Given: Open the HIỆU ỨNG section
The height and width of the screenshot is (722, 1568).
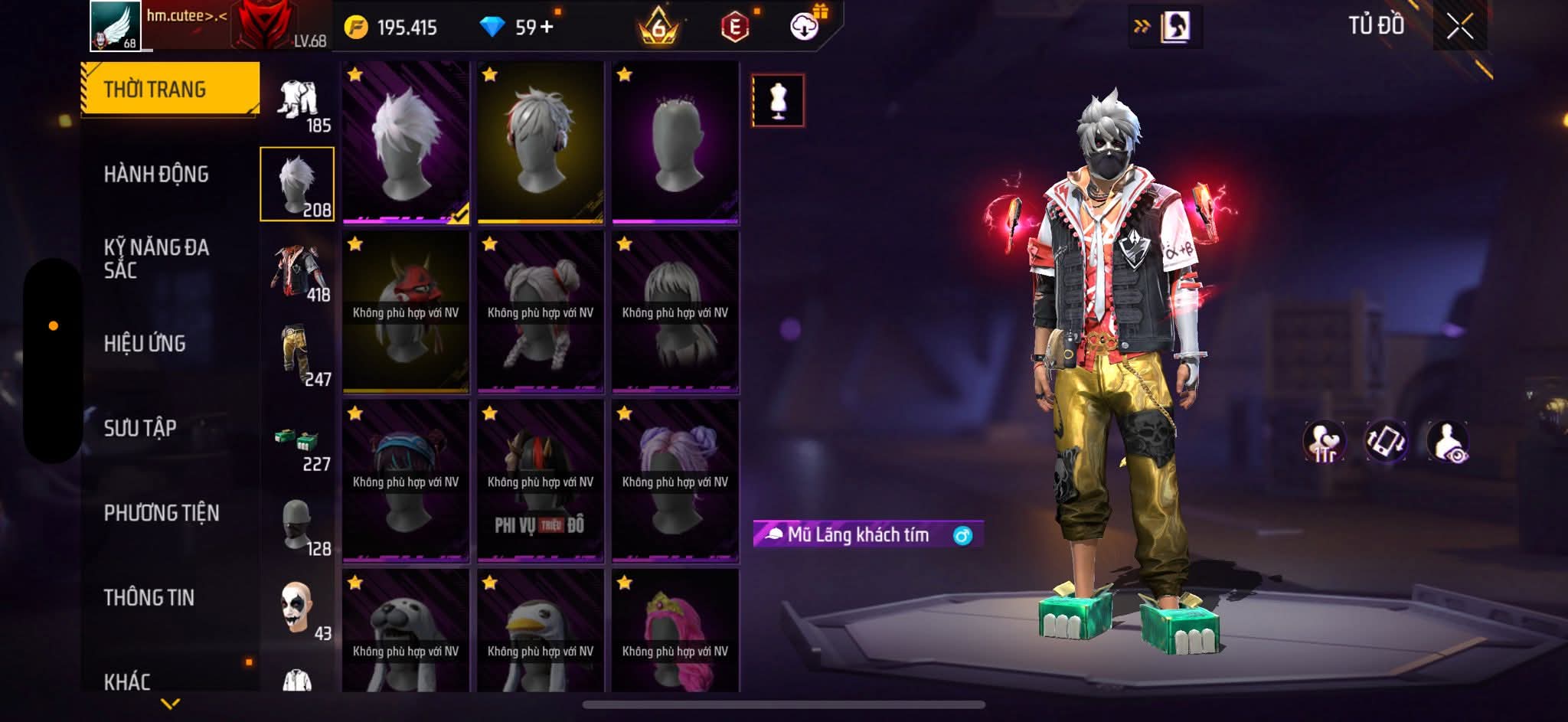Looking at the screenshot, I should tap(145, 344).
